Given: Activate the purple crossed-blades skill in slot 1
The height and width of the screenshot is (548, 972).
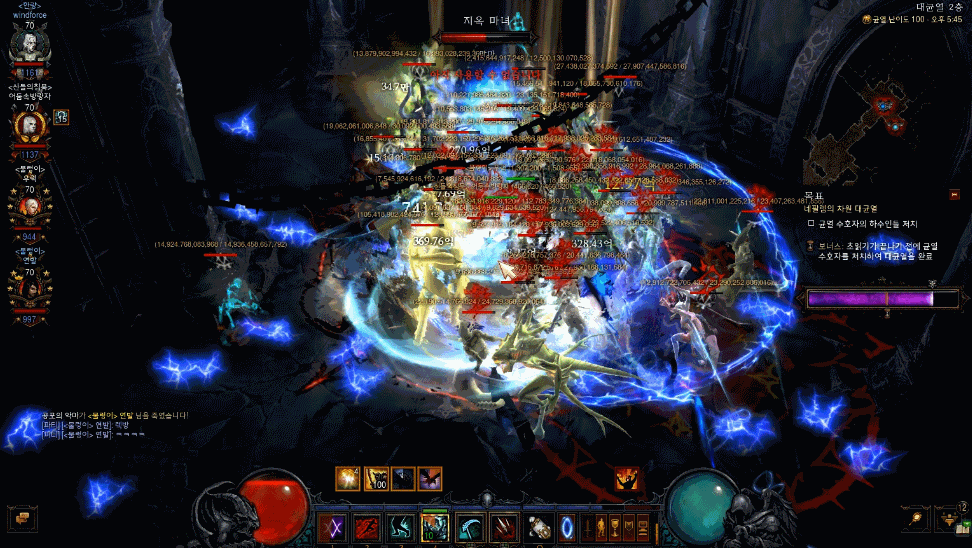Looking at the screenshot, I should [331, 527].
